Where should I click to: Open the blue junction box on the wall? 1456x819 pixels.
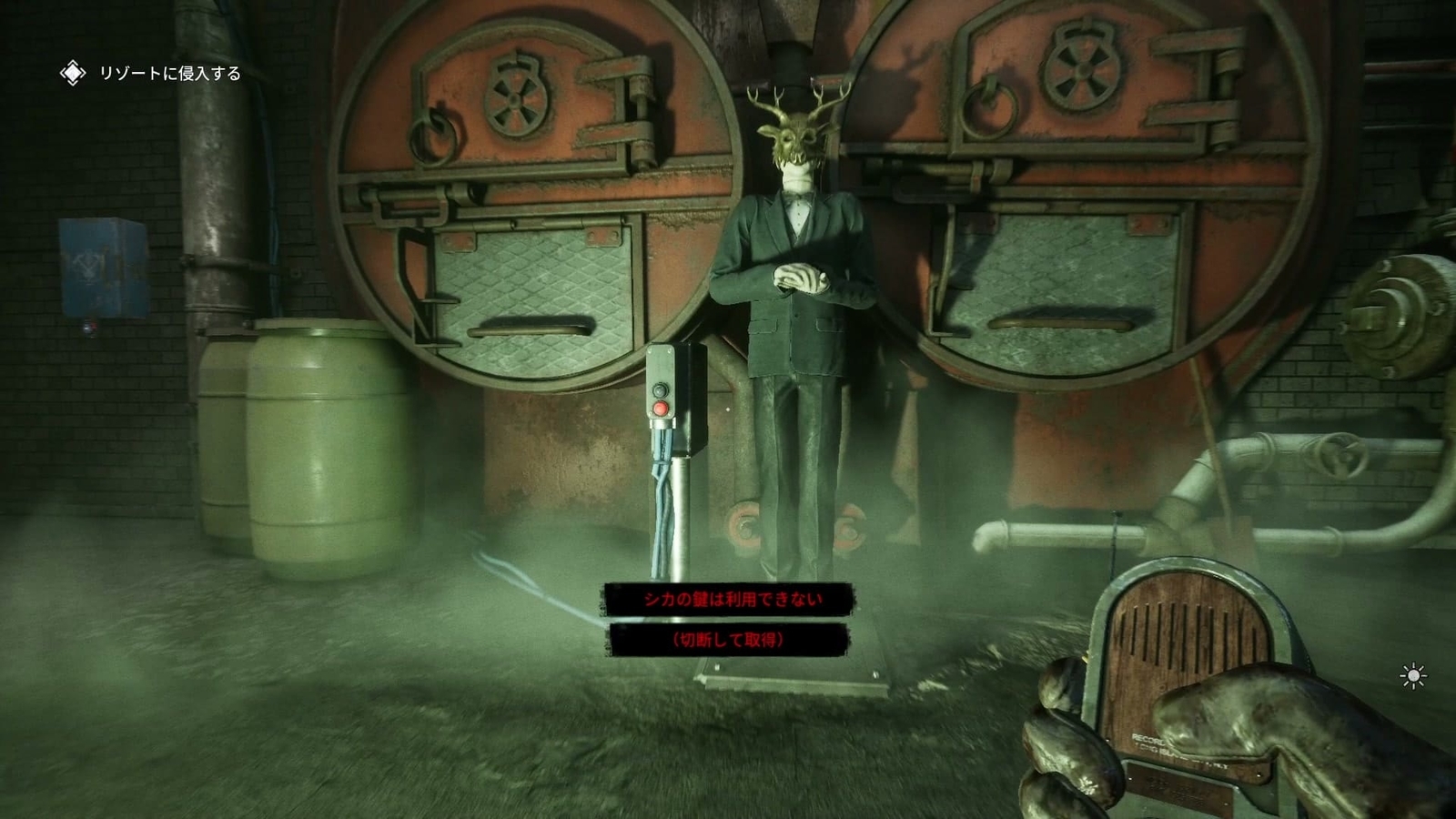100,264
